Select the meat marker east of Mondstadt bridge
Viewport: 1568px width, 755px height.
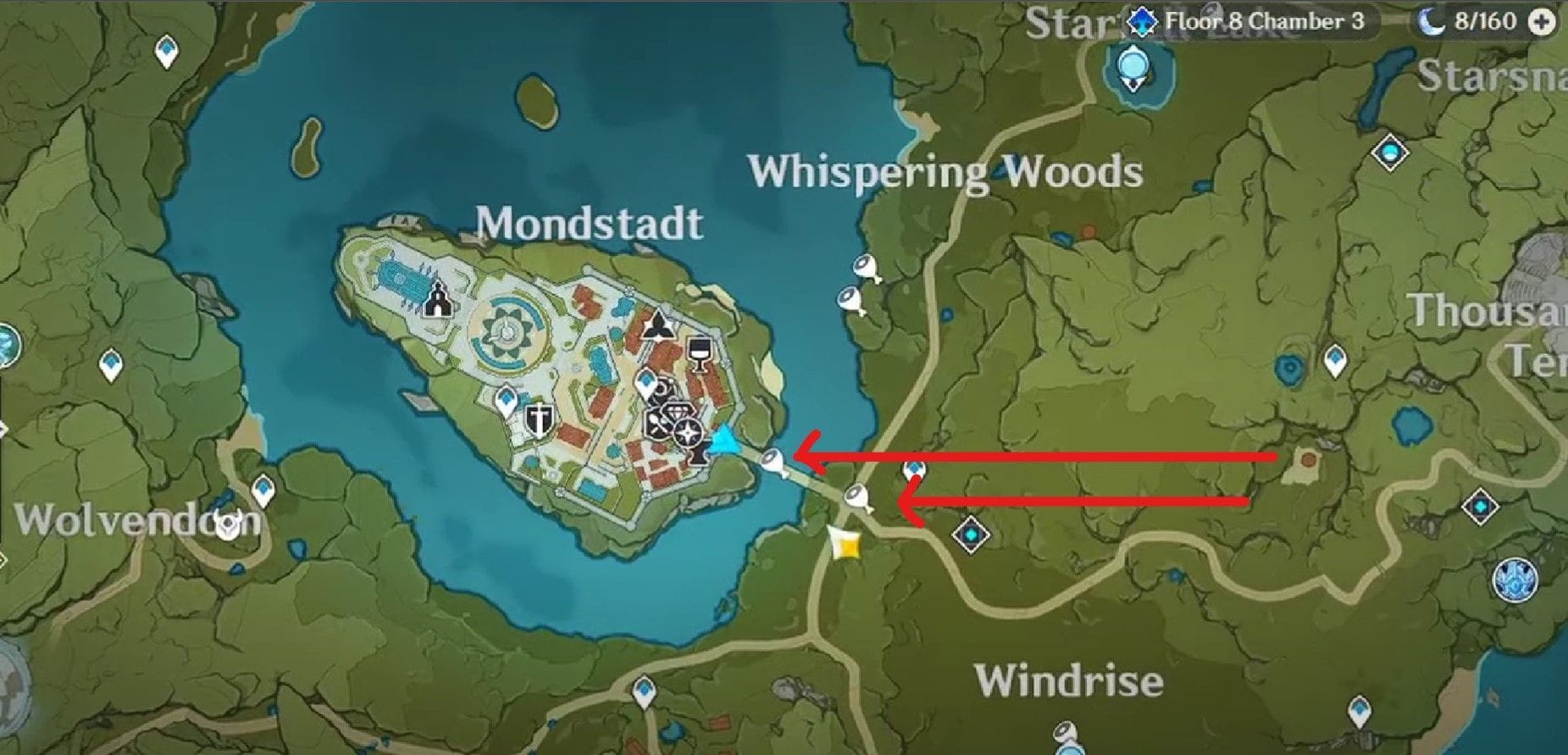pyautogui.click(x=856, y=497)
